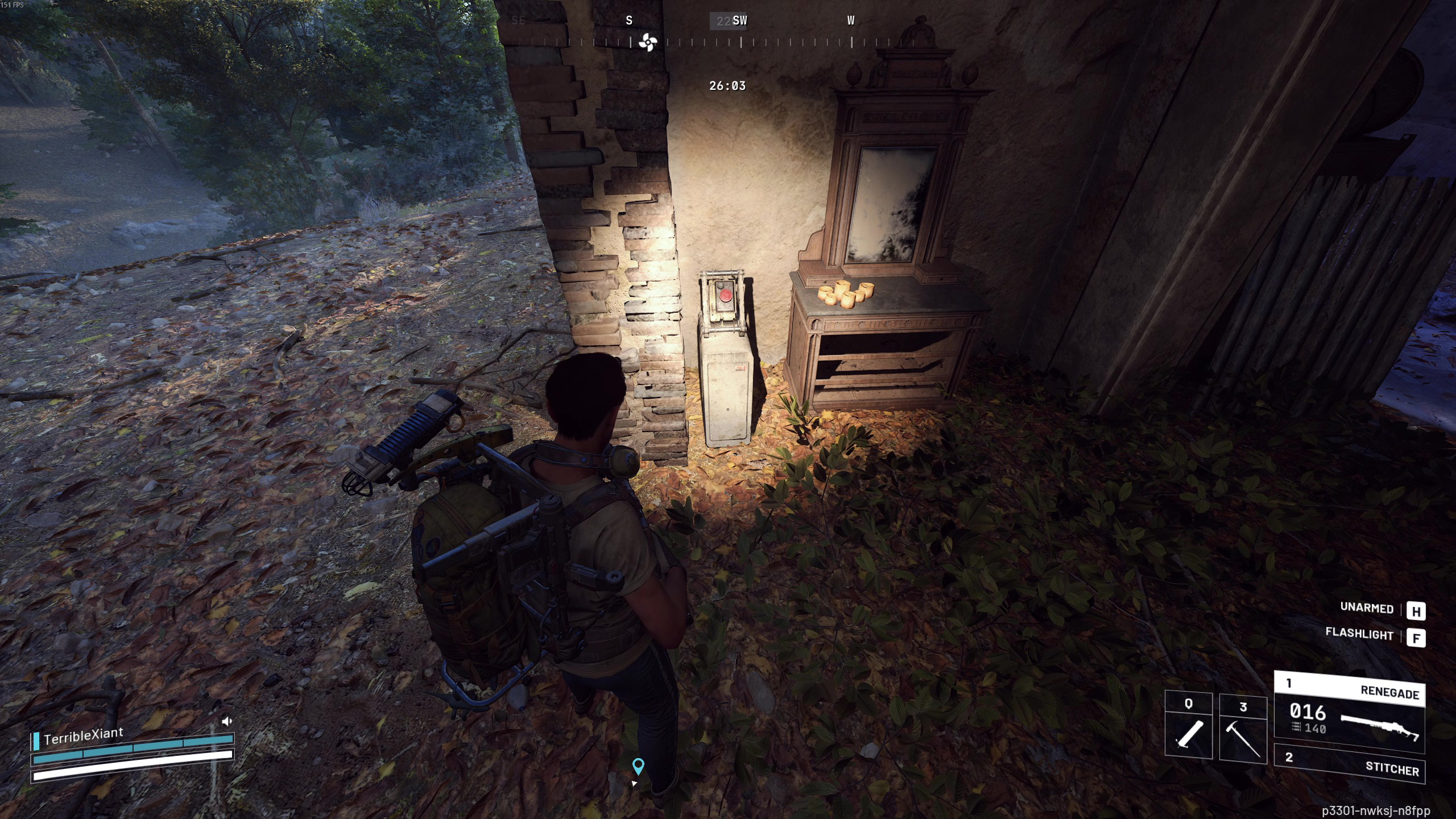1456x819 pixels.
Task: Select the Renegade rifle weapon slot
Action: [x=1349, y=713]
